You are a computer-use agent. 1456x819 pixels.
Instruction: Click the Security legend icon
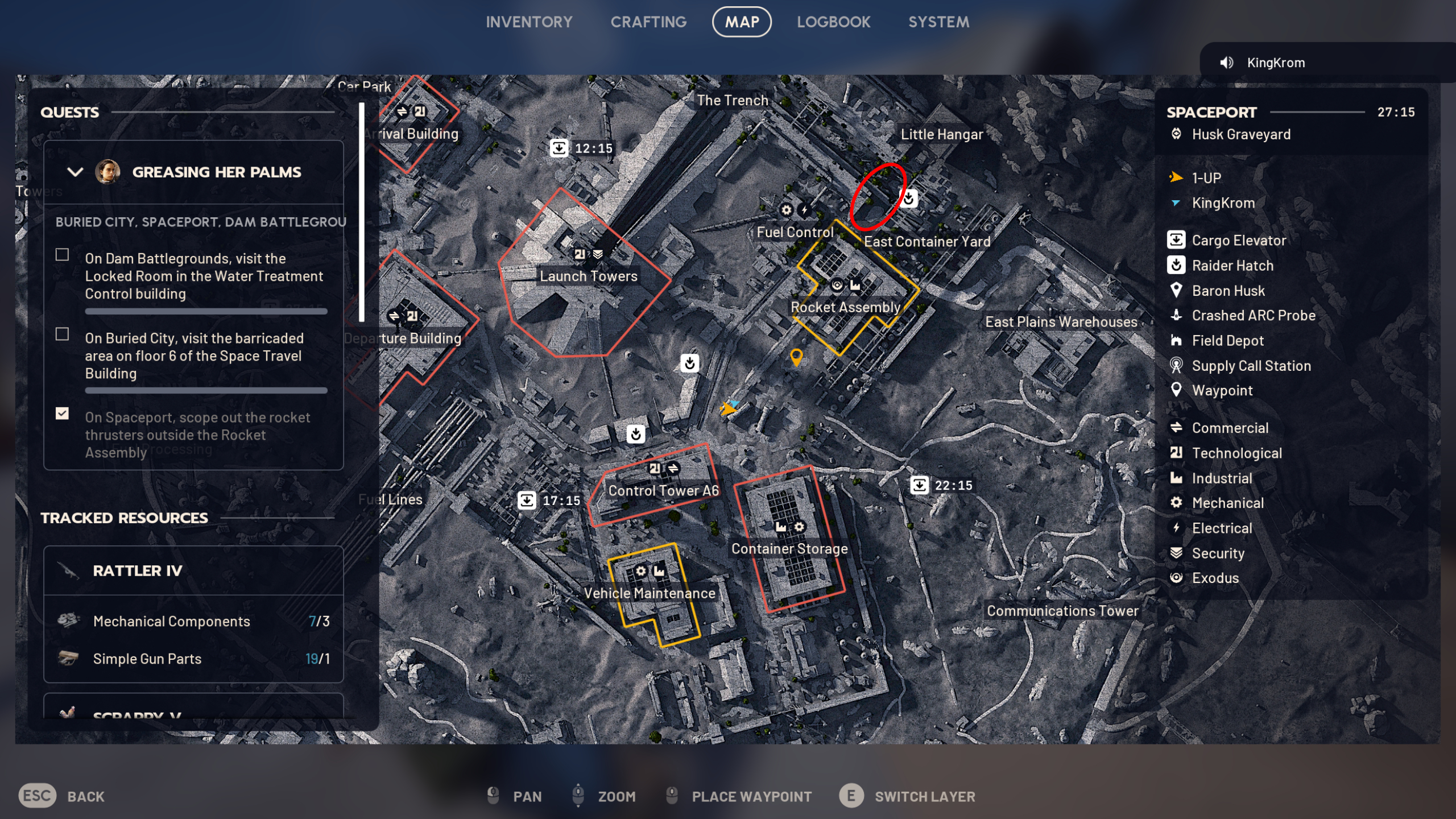point(1176,553)
